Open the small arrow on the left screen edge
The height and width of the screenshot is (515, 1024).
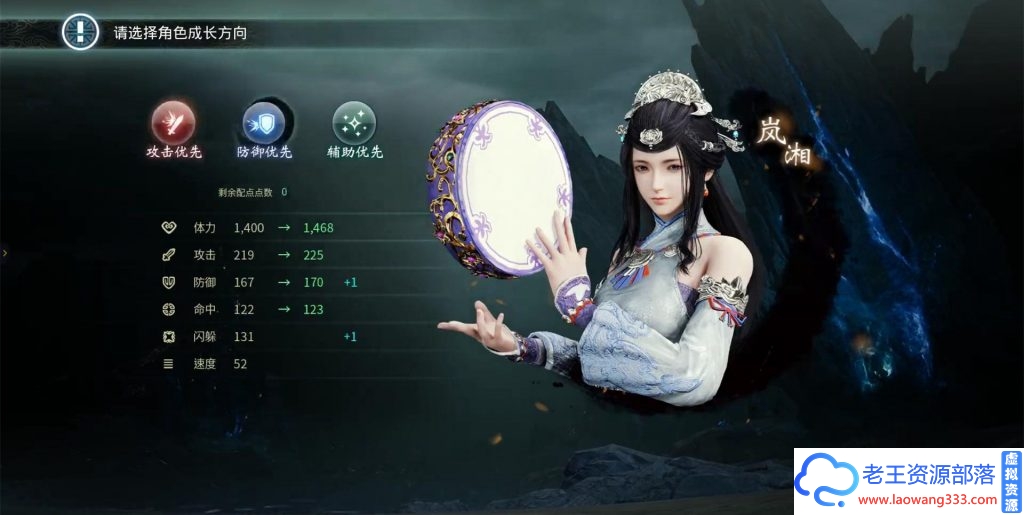(x=5, y=253)
